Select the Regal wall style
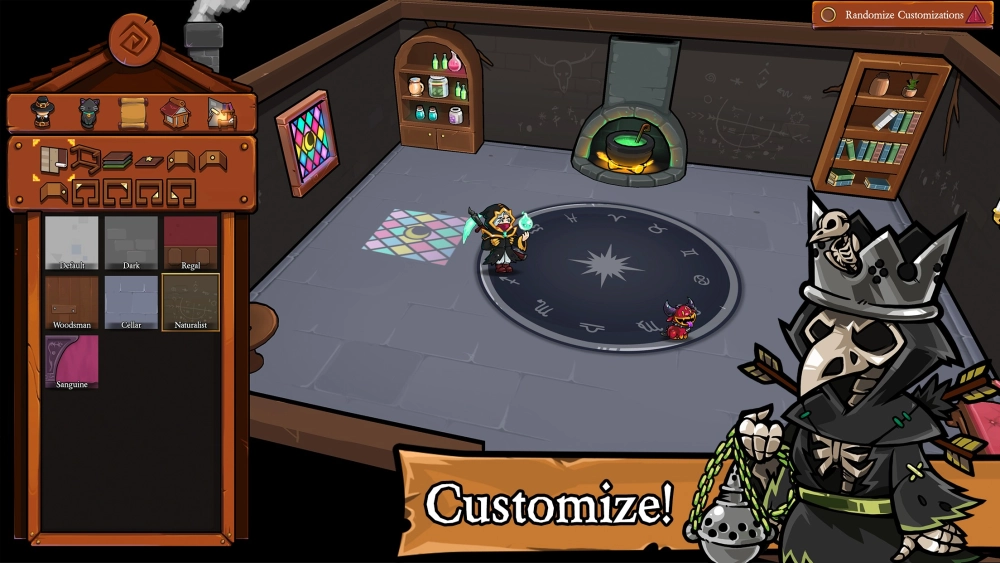This screenshot has width=1000, height=563. click(x=191, y=243)
